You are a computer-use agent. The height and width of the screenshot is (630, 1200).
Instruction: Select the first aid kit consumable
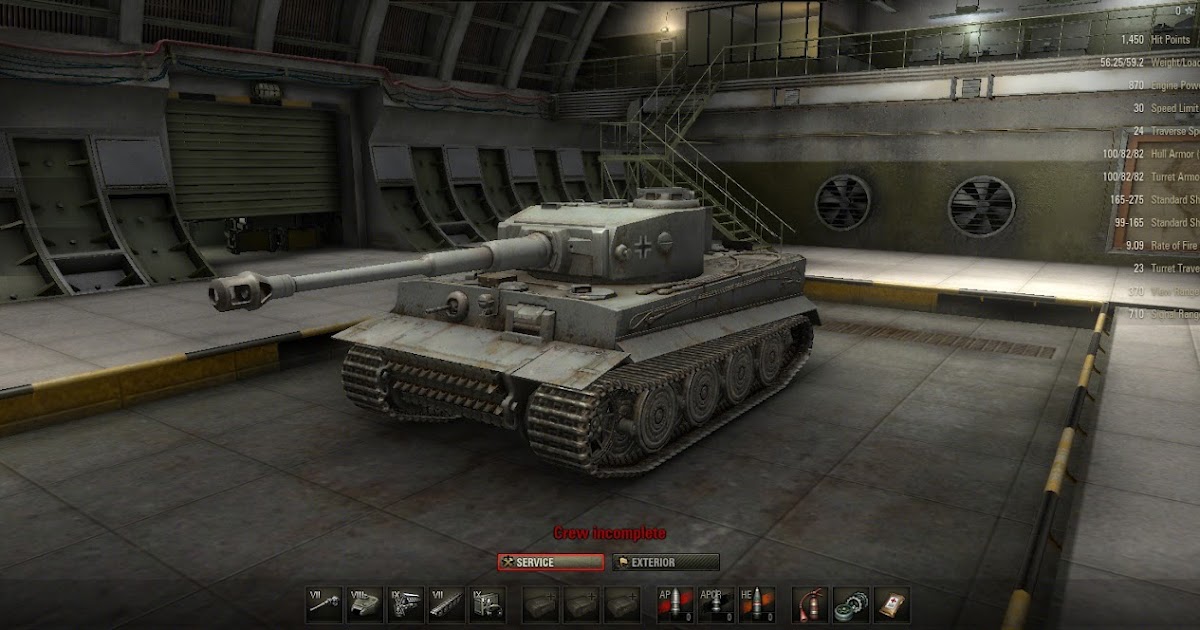(892, 604)
